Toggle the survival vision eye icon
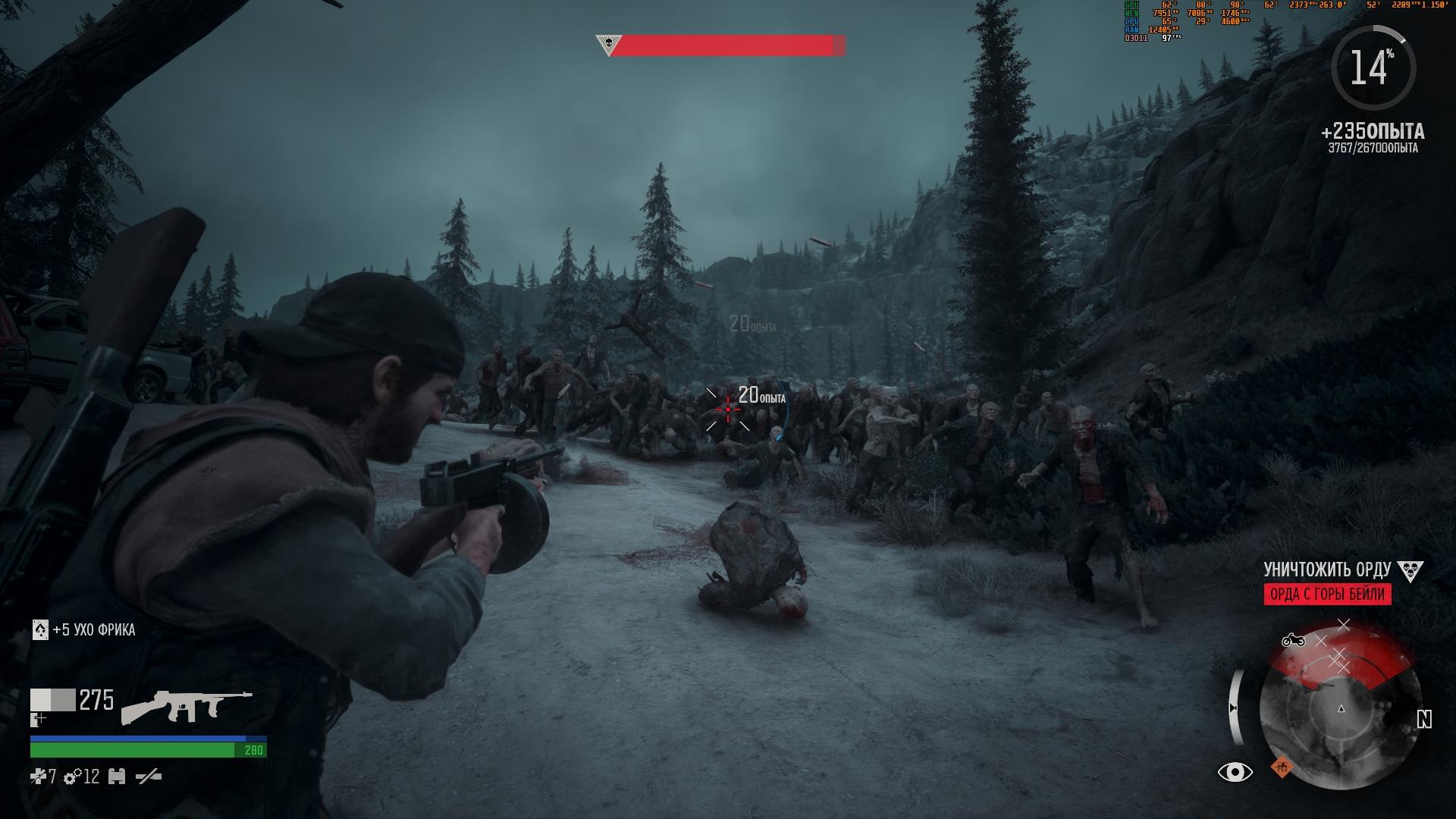This screenshot has height=819, width=1456. (x=1235, y=772)
